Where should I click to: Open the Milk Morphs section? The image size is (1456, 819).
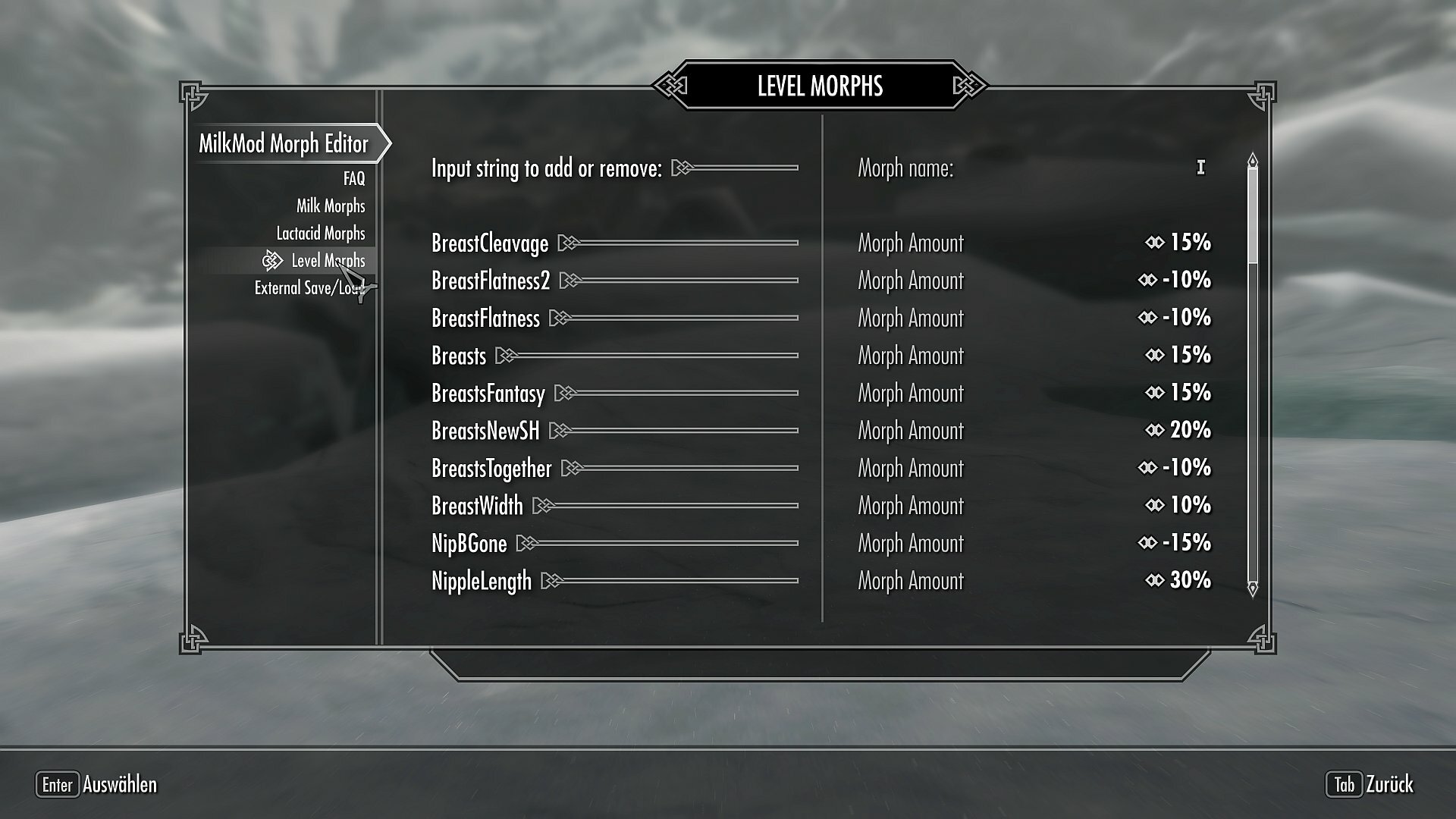[331, 206]
